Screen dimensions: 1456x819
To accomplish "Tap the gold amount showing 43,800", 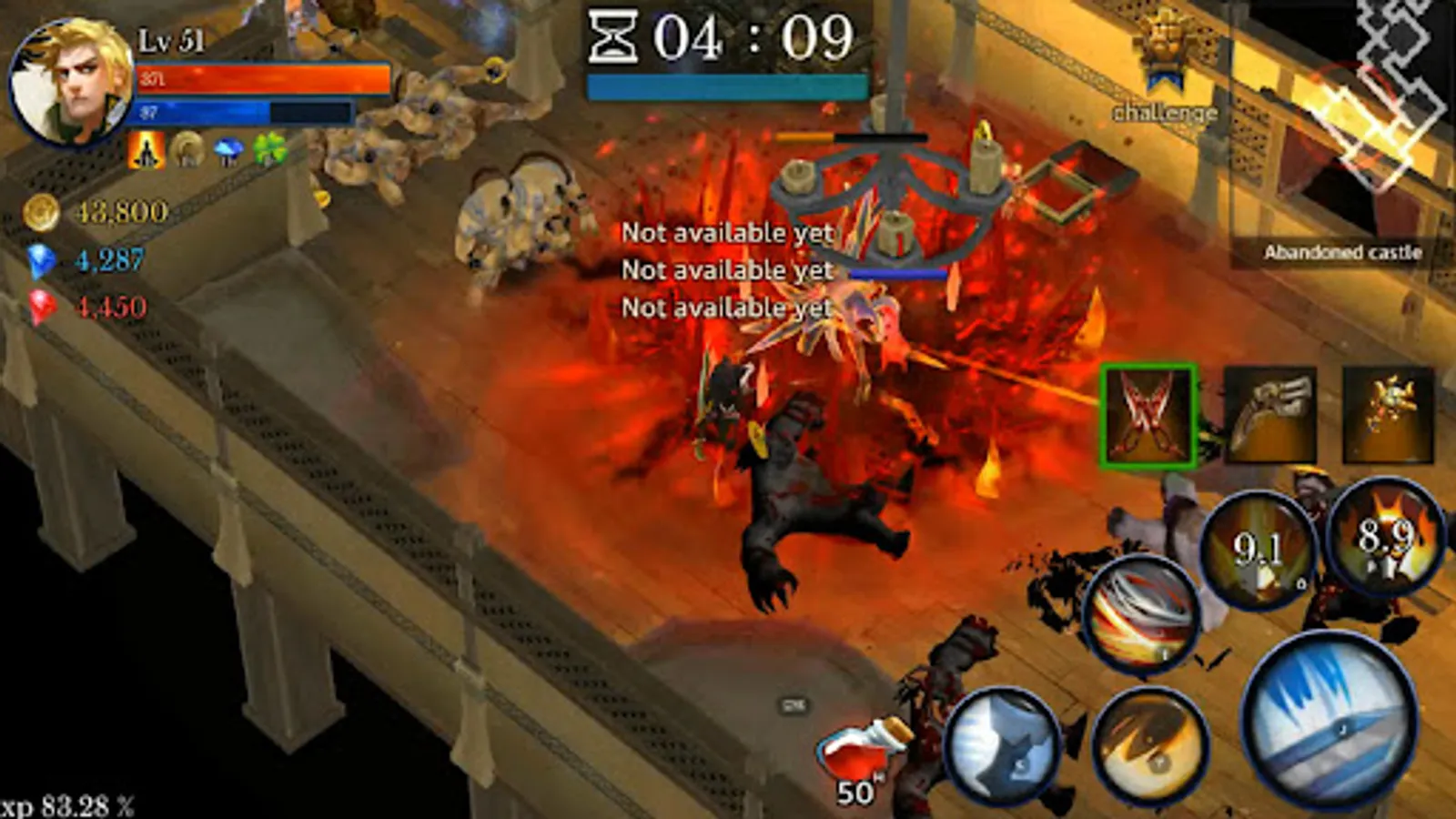I will [x=103, y=211].
